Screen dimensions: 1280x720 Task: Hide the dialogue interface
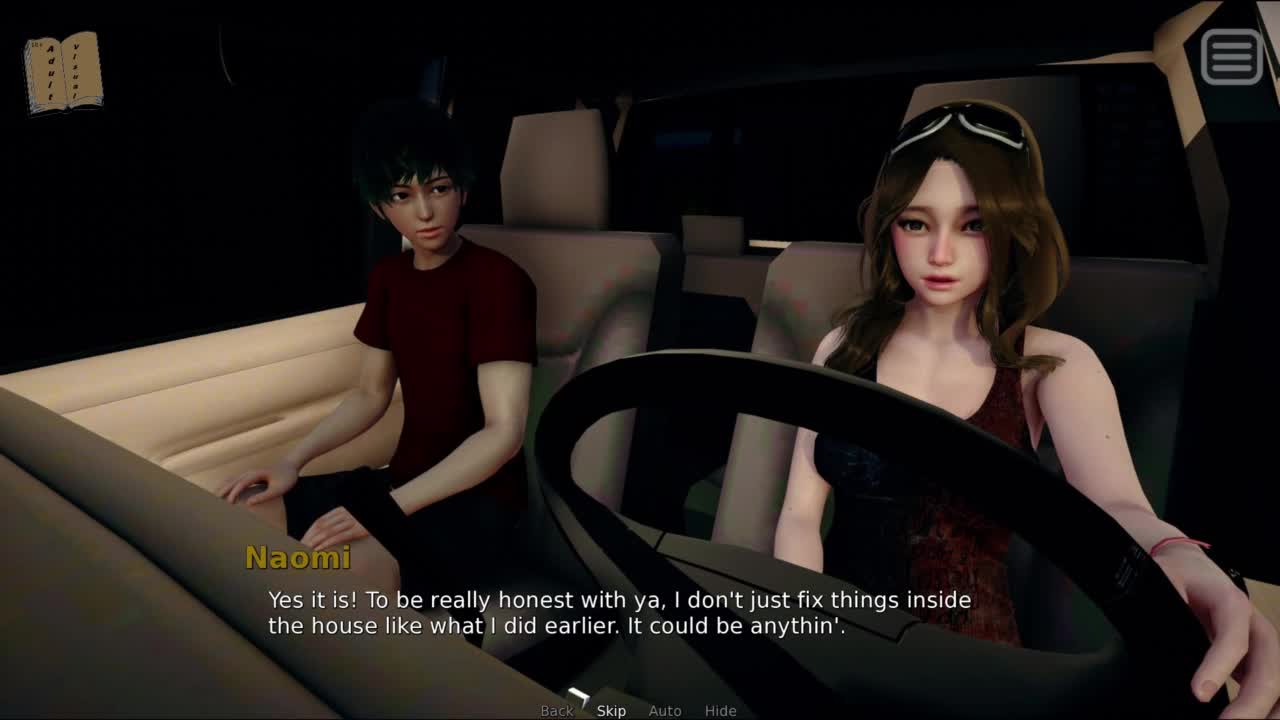coord(720,711)
